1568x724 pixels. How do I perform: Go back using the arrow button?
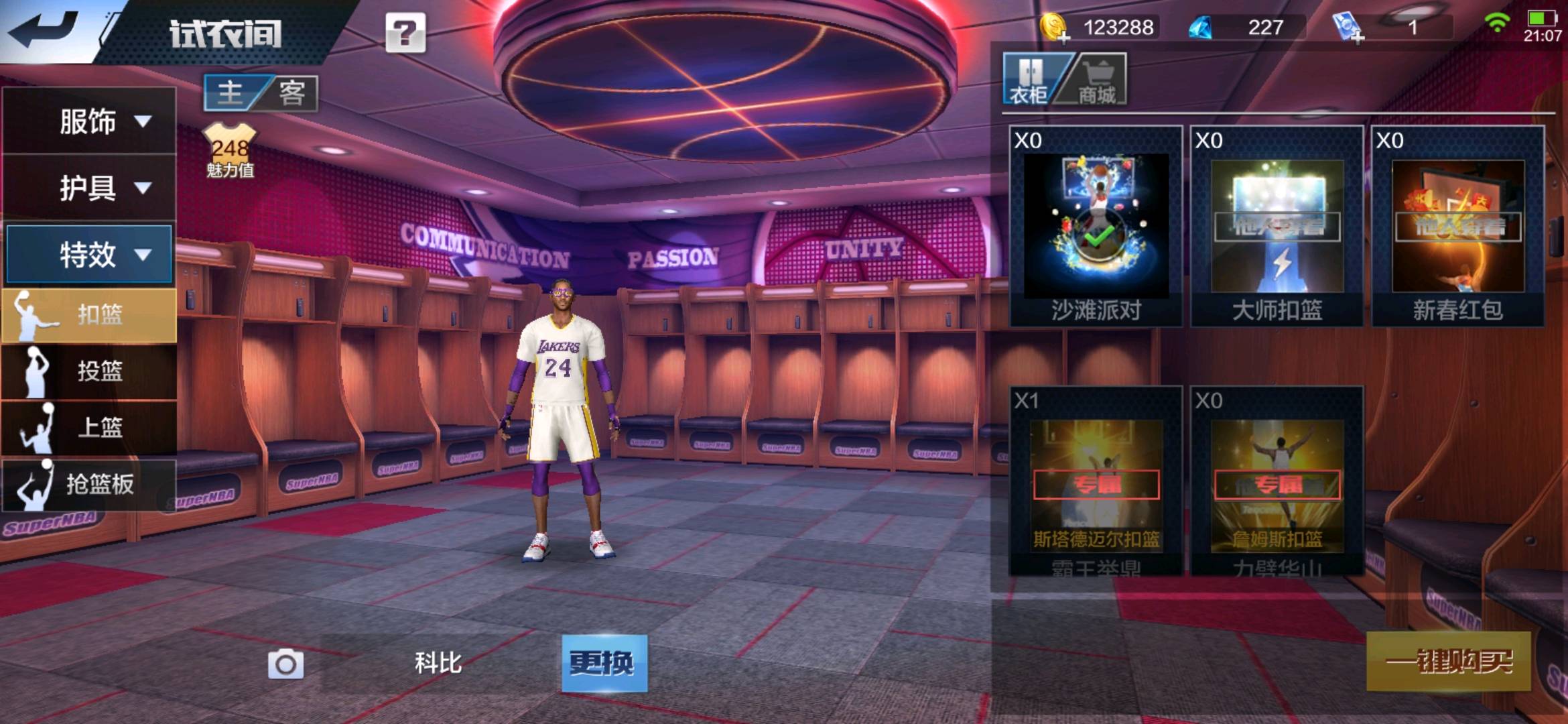44,30
